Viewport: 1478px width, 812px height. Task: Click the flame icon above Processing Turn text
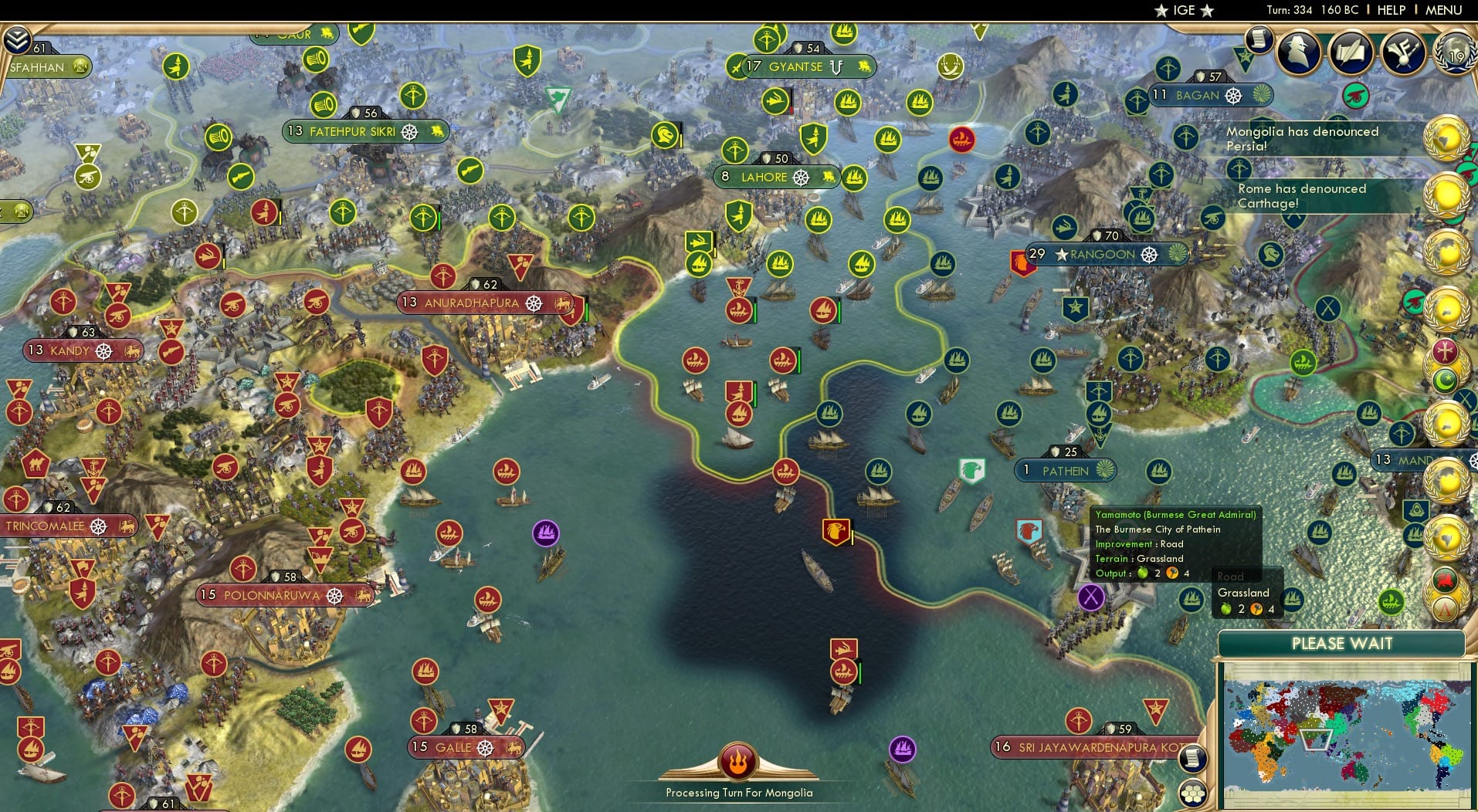[737, 762]
